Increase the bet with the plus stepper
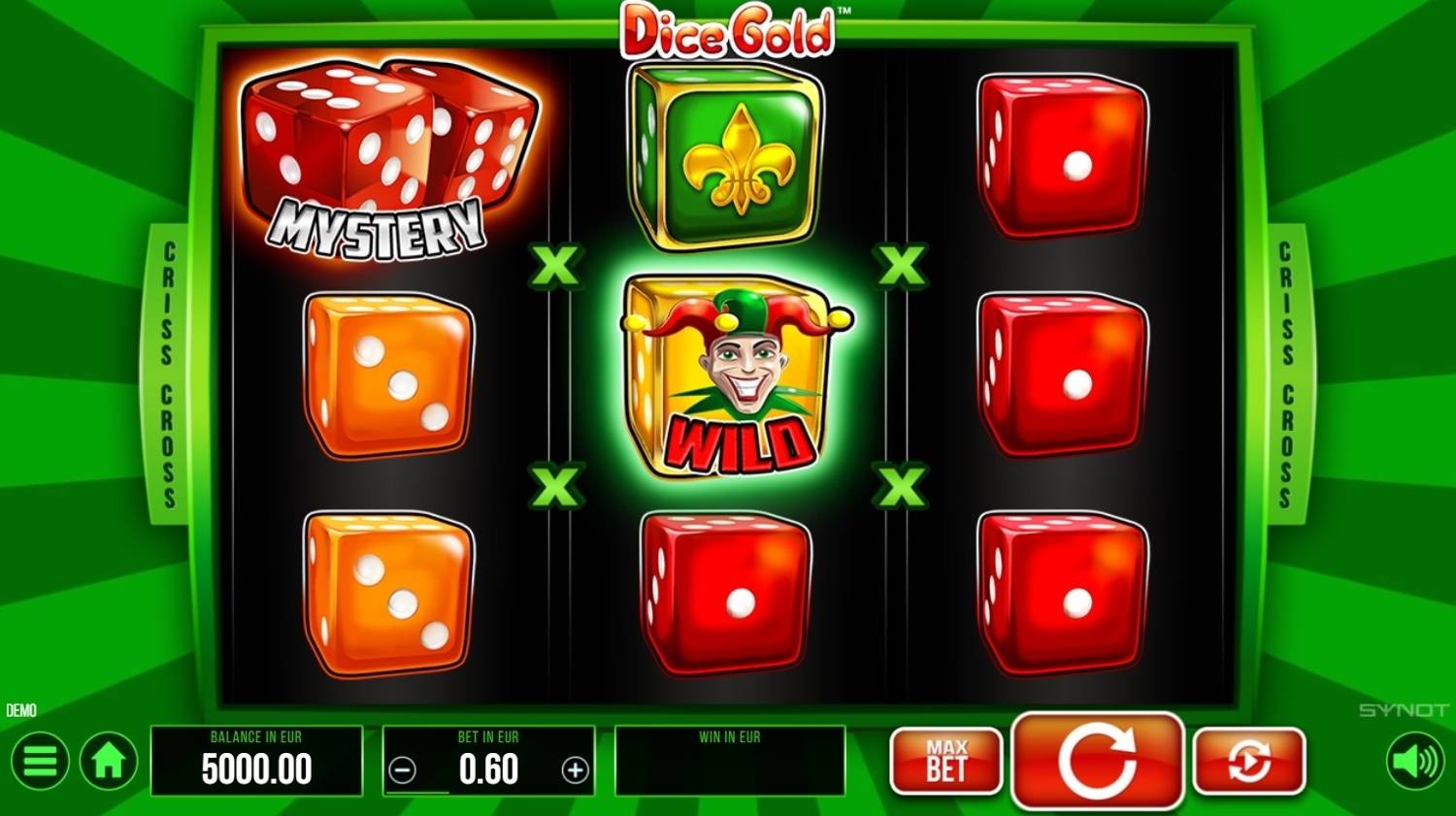Image resolution: width=1456 pixels, height=816 pixels. tap(575, 770)
